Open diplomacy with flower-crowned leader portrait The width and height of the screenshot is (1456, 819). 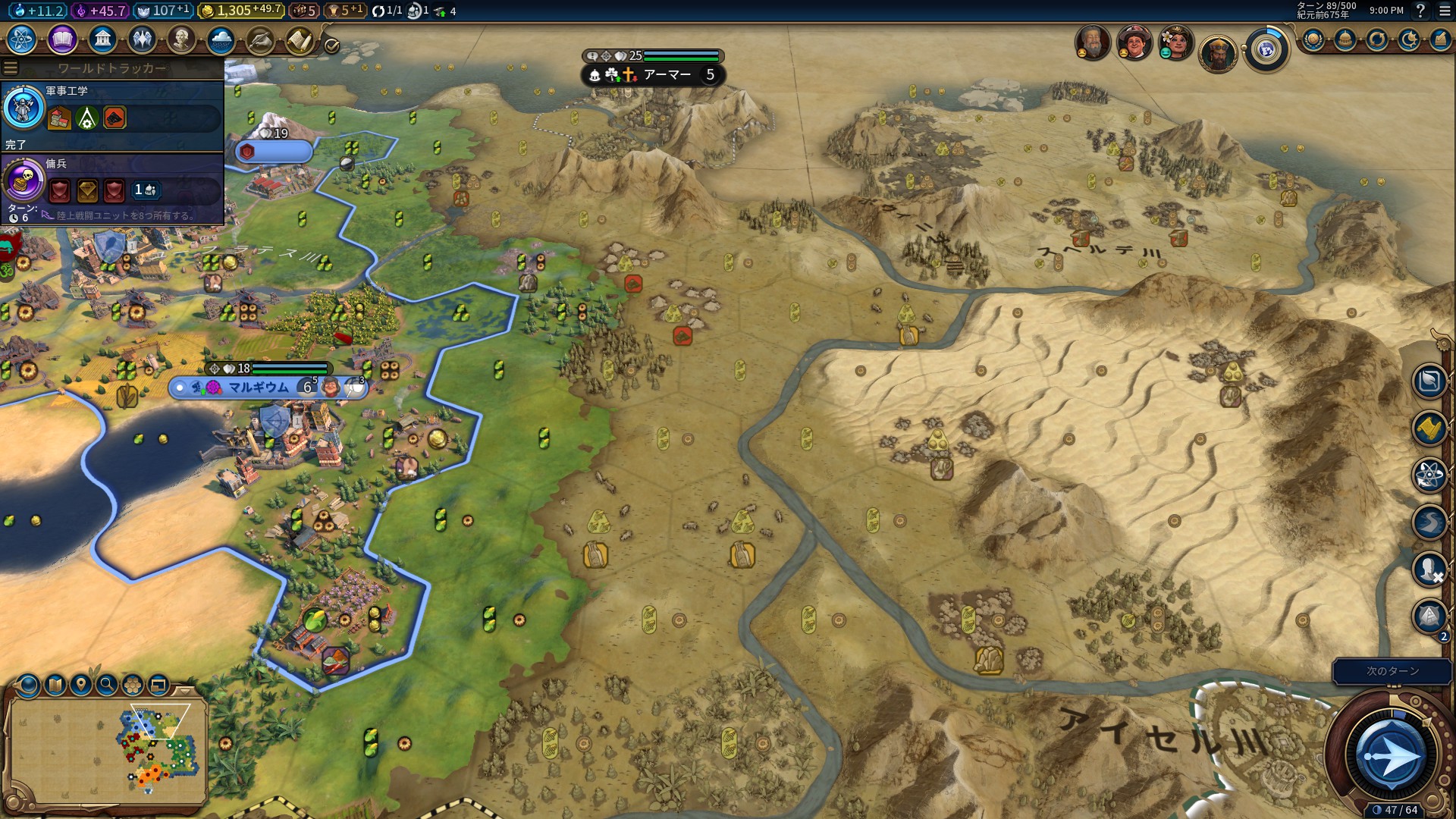coord(1176,42)
